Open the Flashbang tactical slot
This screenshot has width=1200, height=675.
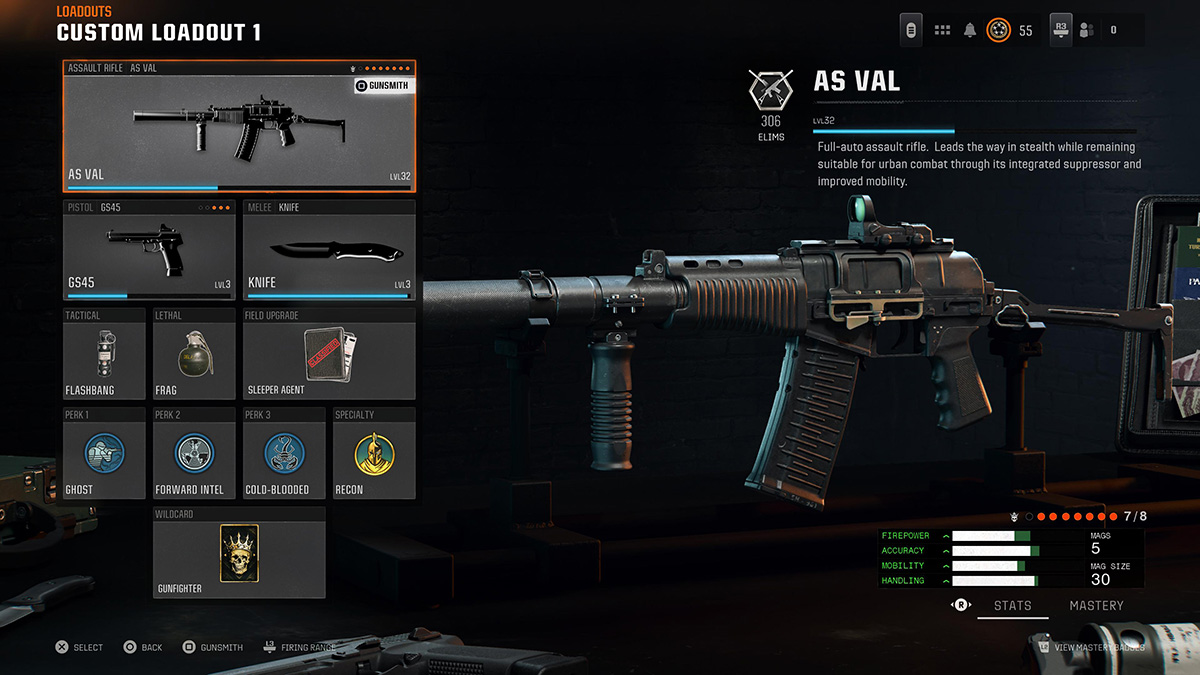[x=103, y=354]
